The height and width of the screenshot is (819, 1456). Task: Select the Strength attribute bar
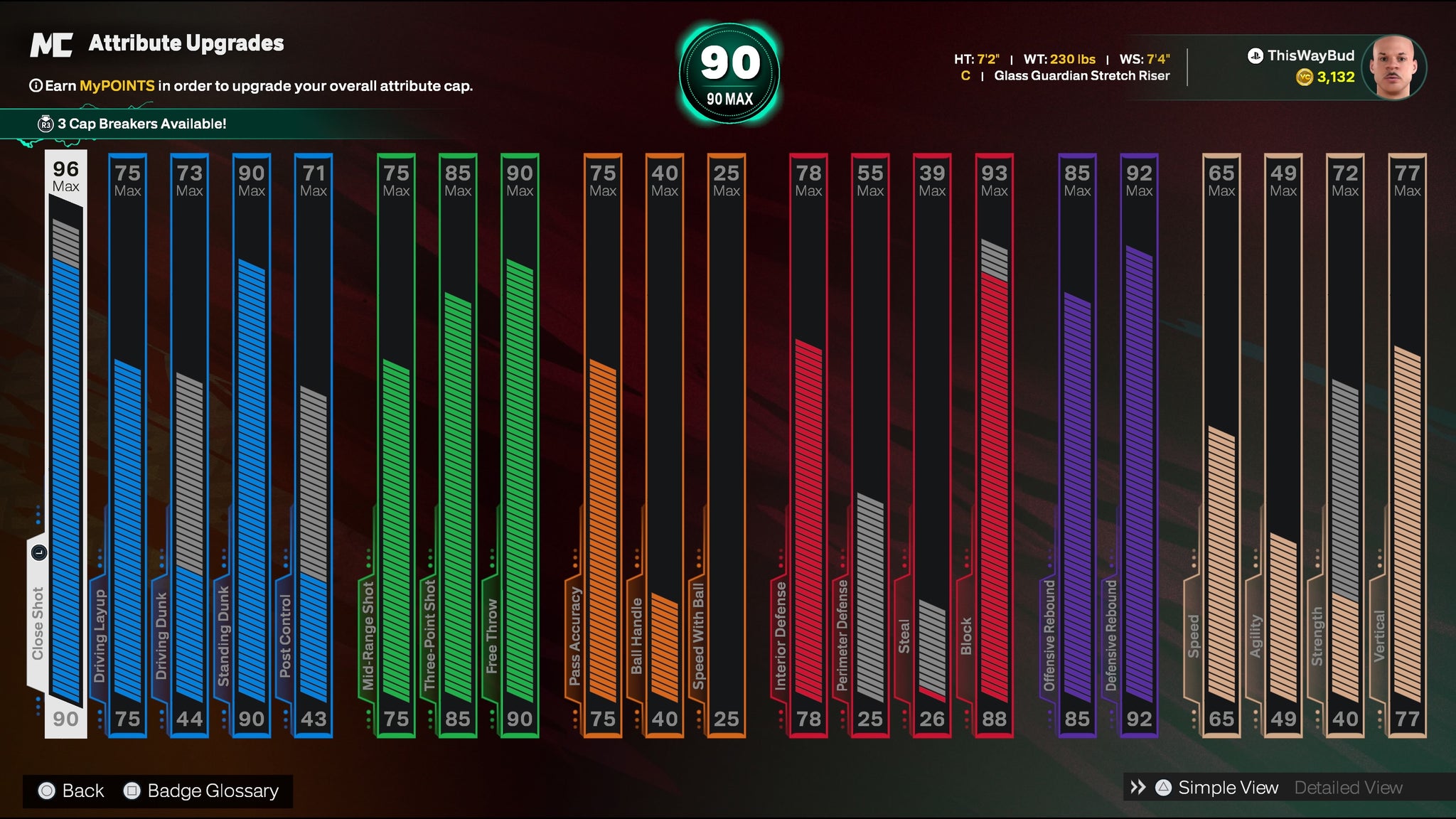pos(1345,444)
